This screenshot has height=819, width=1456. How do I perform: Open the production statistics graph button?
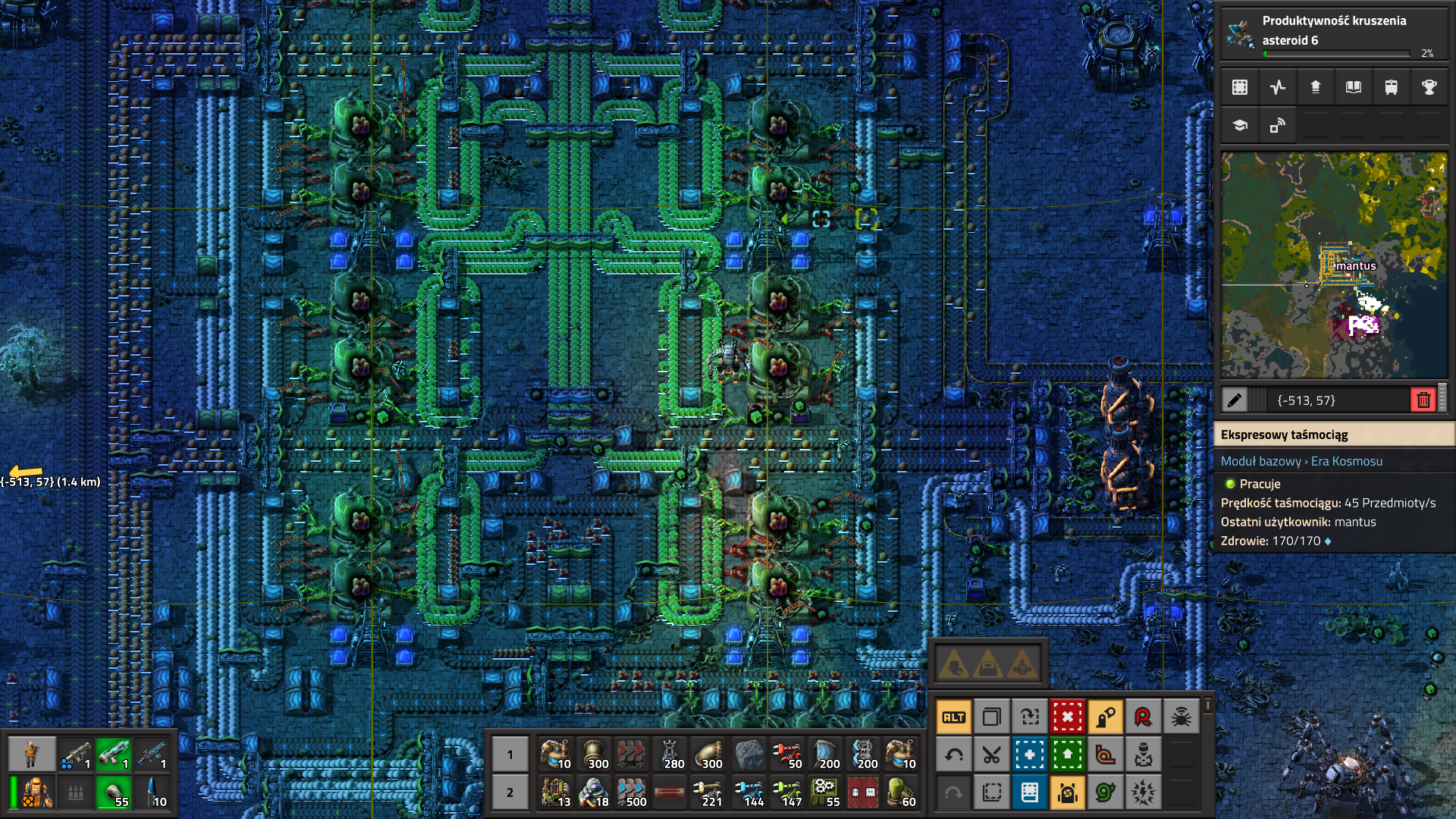(1278, 87)
